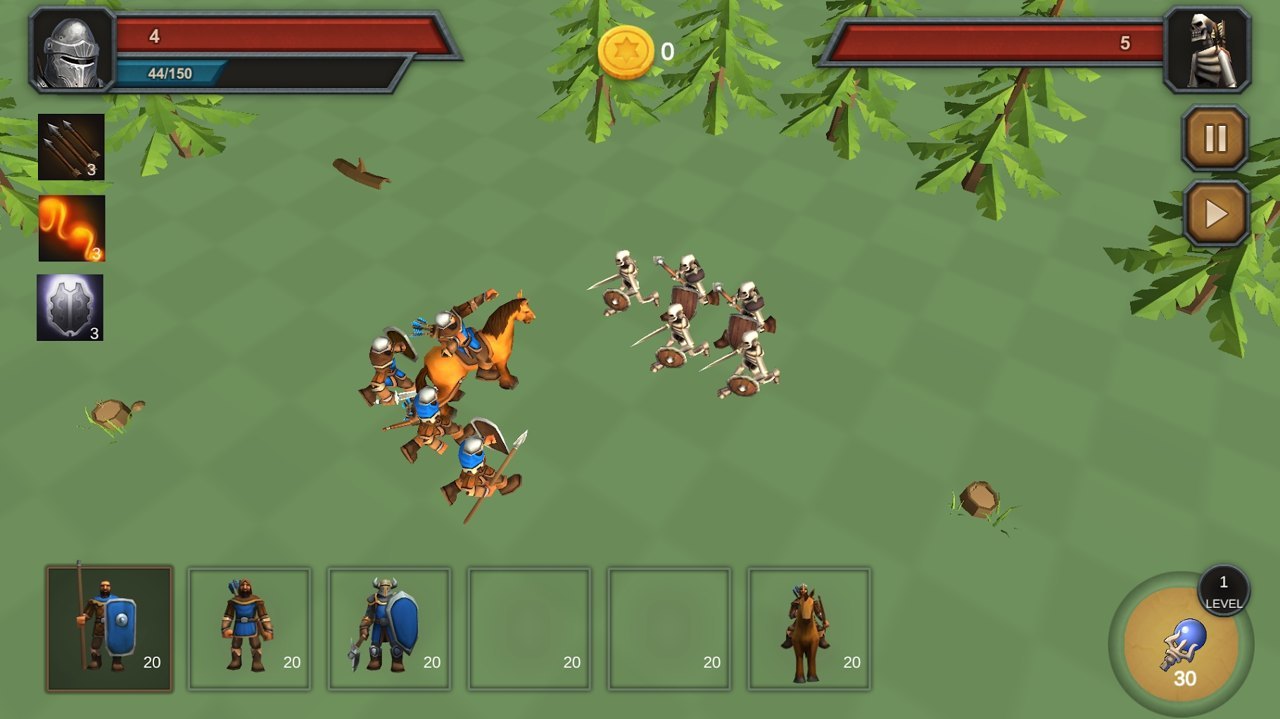Cast the fire serpent spell

(71, 228)
